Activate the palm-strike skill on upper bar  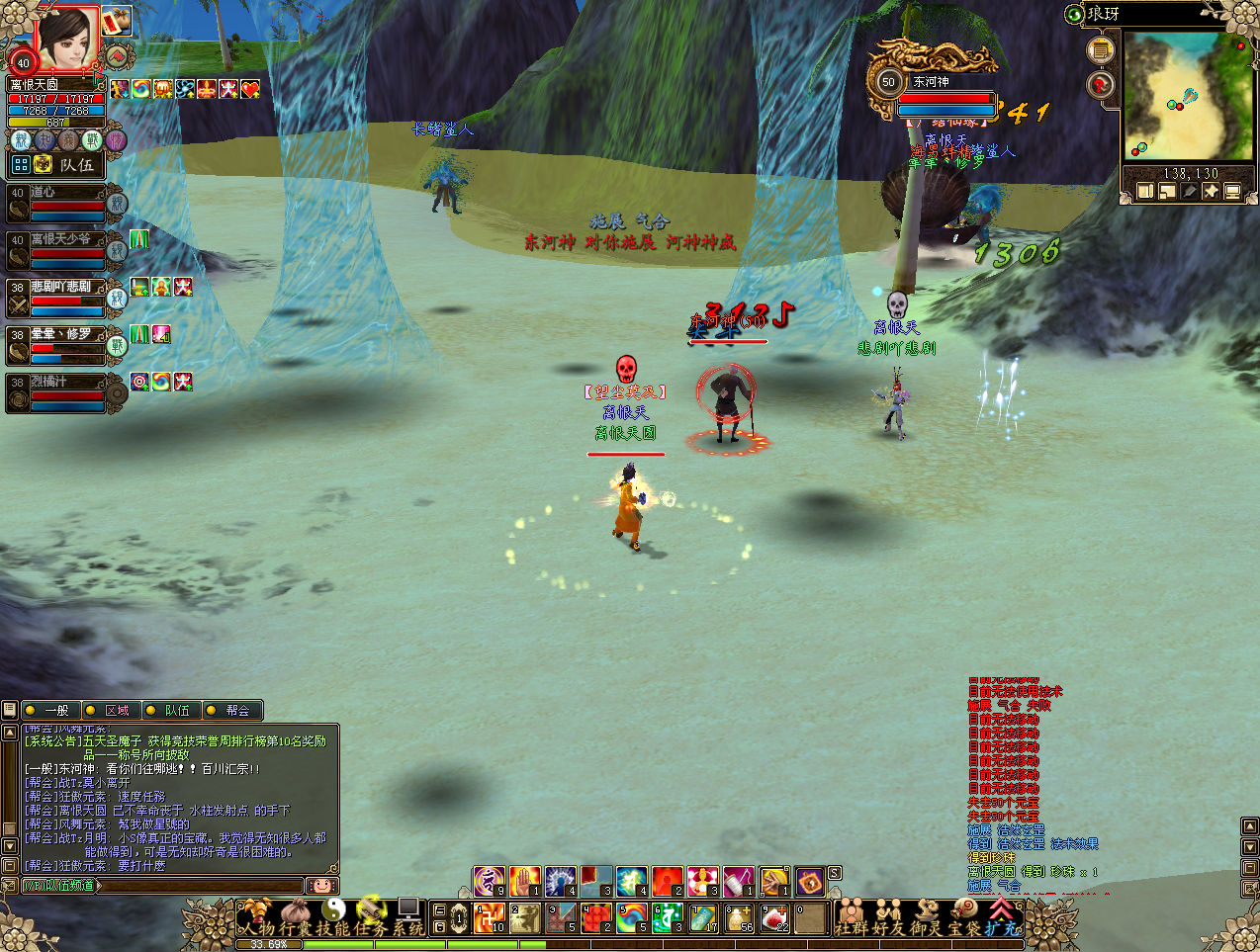[524, 880]
